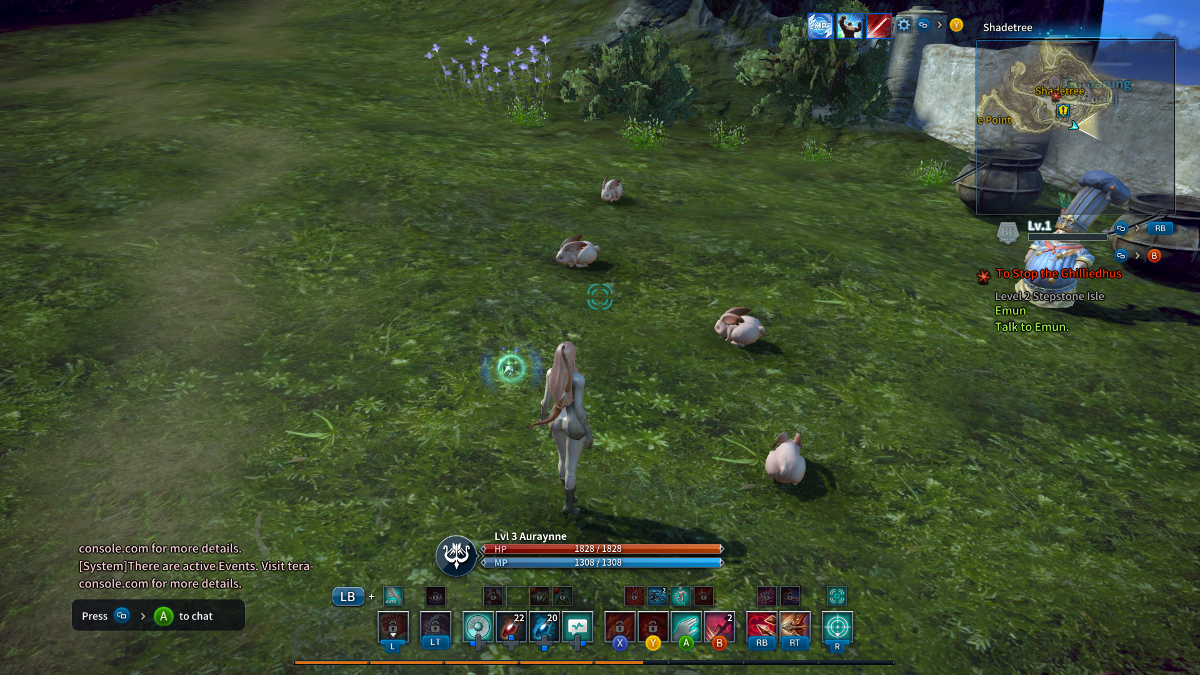Activate the teal disc hotbar slot
1200x675 pixels.
tap(478, 627)
